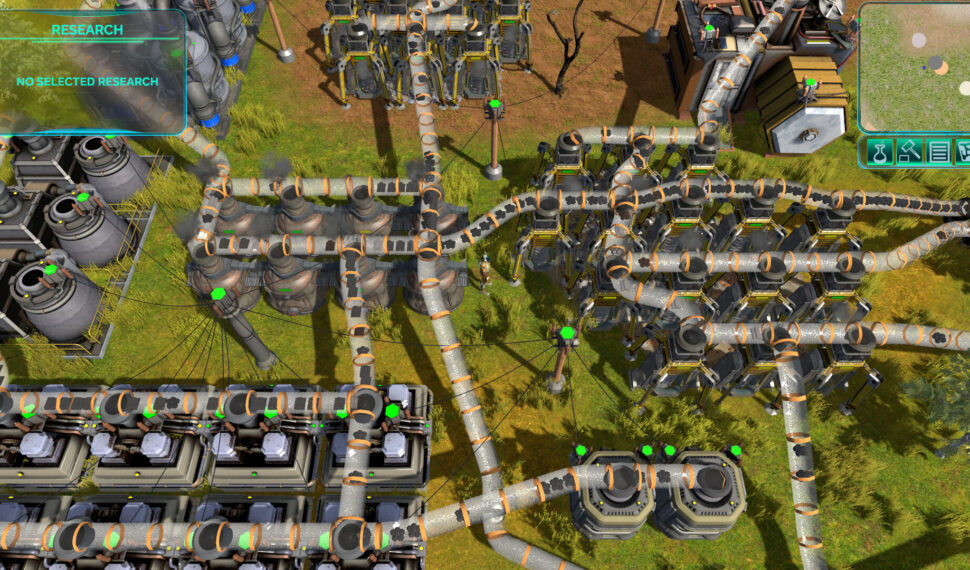
Task: Click the minimap
Action: click(915, 67)
